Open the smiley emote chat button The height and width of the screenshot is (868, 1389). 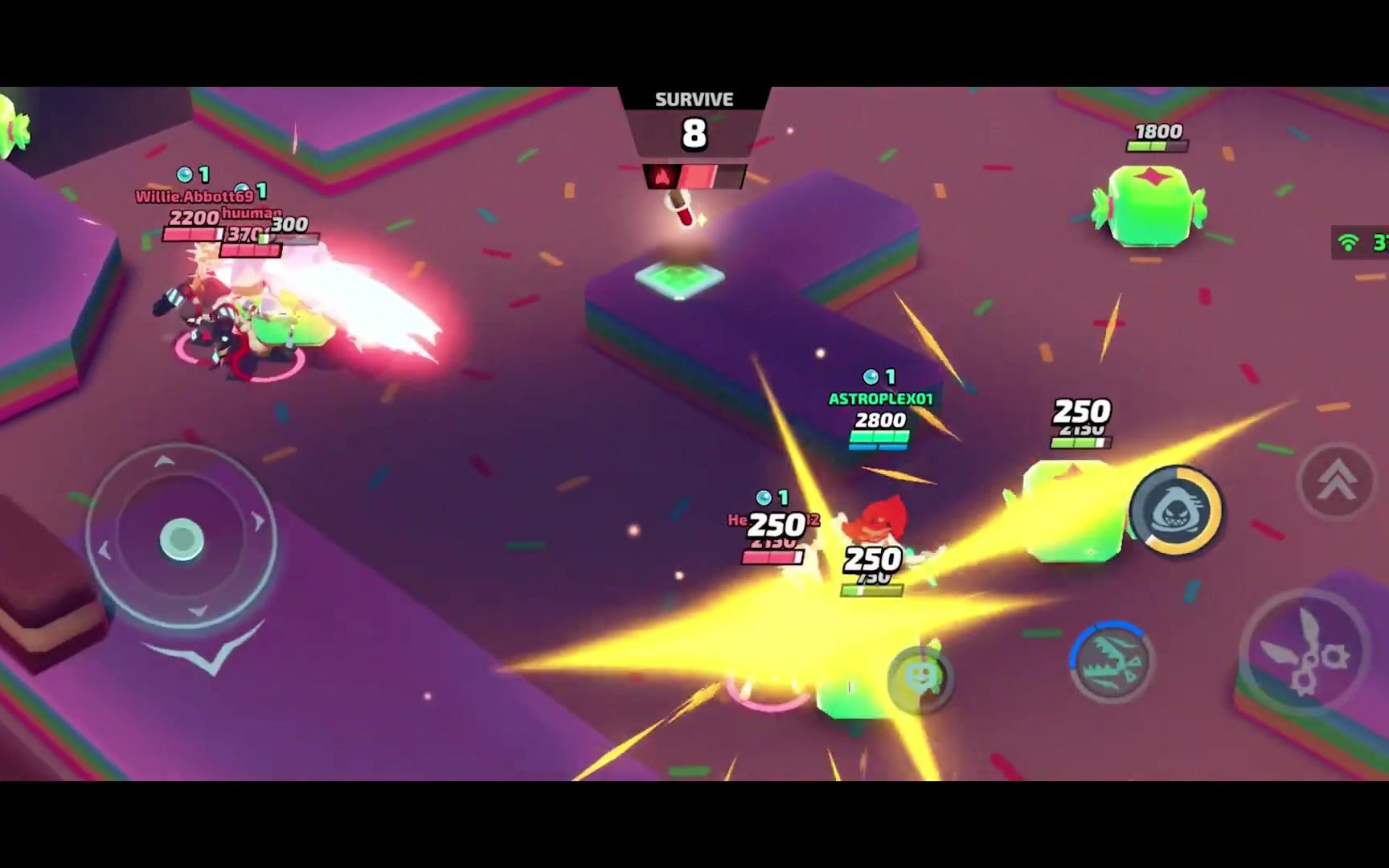pyautogui.click(x=920, y=679)
